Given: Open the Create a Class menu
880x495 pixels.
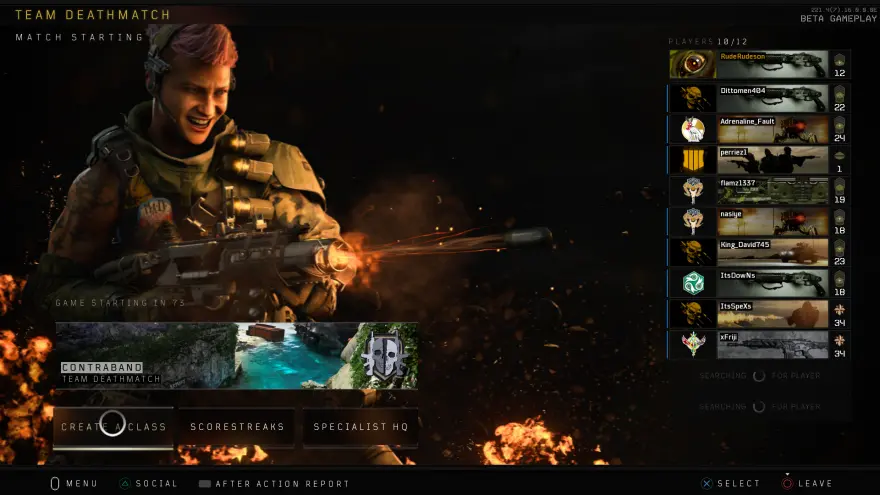Looking at the screenshot, I should pos(113,427).
